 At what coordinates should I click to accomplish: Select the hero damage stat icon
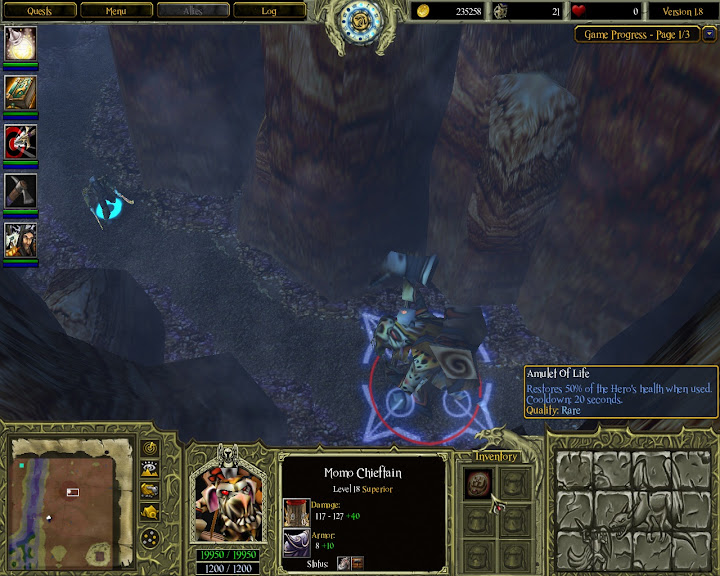pyautogui.click(x=297, y=512)
